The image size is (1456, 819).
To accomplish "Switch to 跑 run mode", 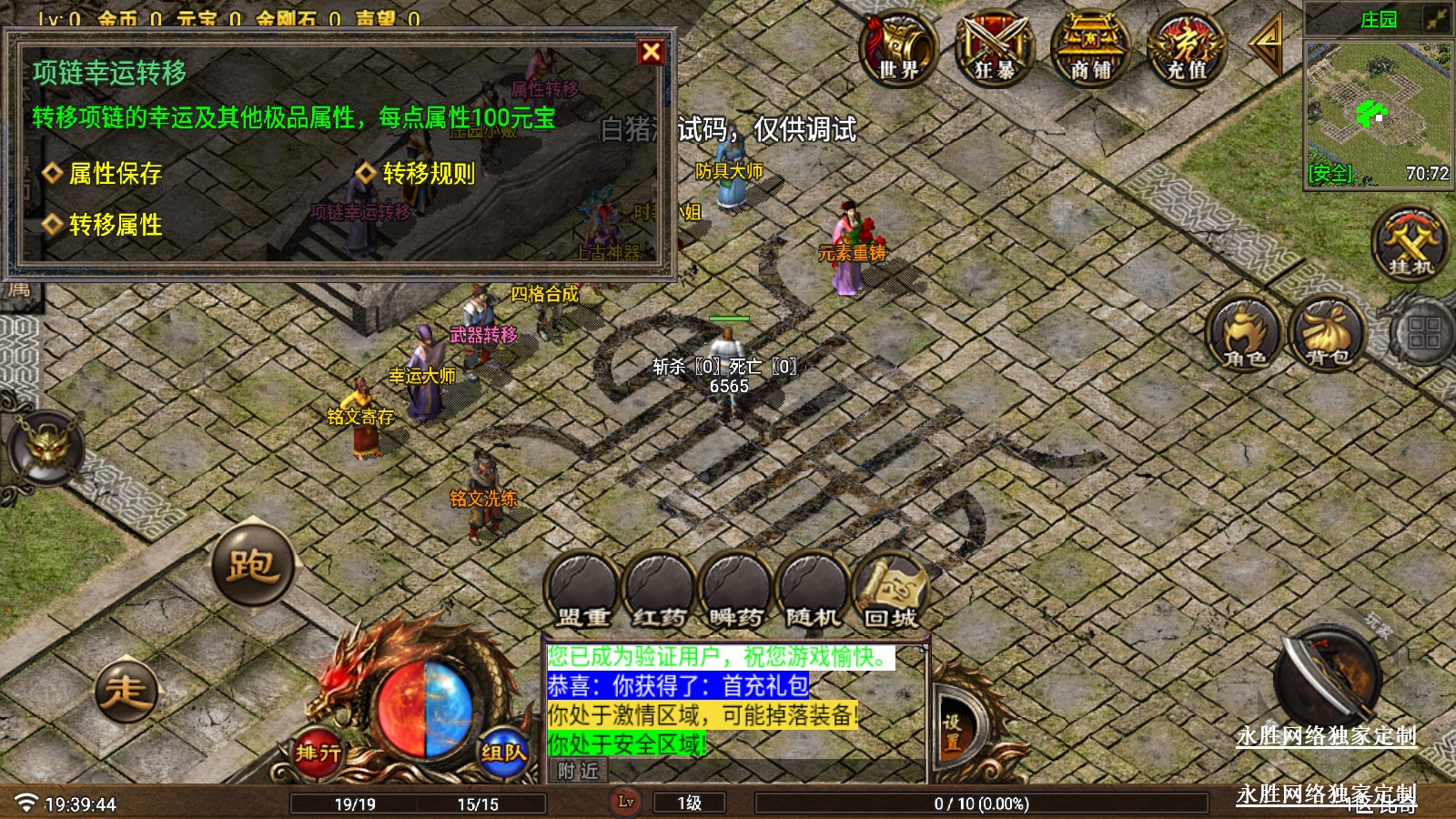I will 252,565.
